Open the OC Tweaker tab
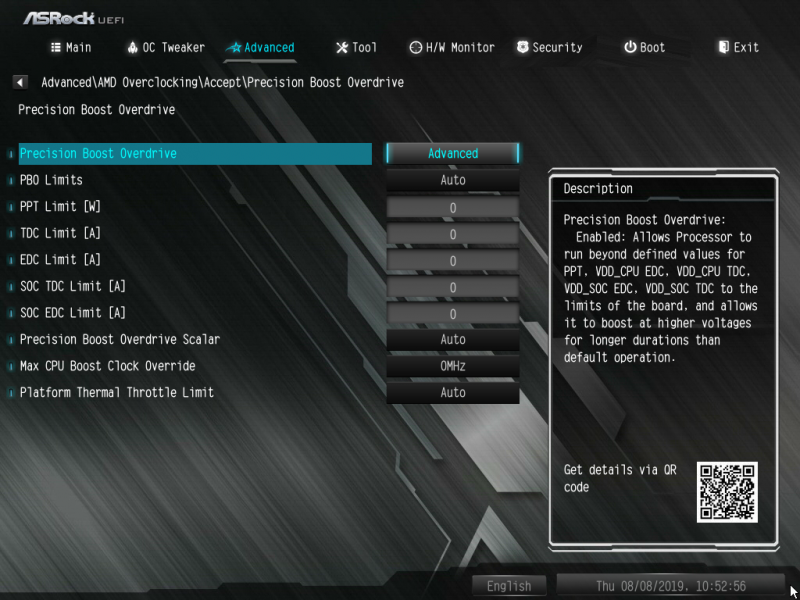 [x=166, y=47]
